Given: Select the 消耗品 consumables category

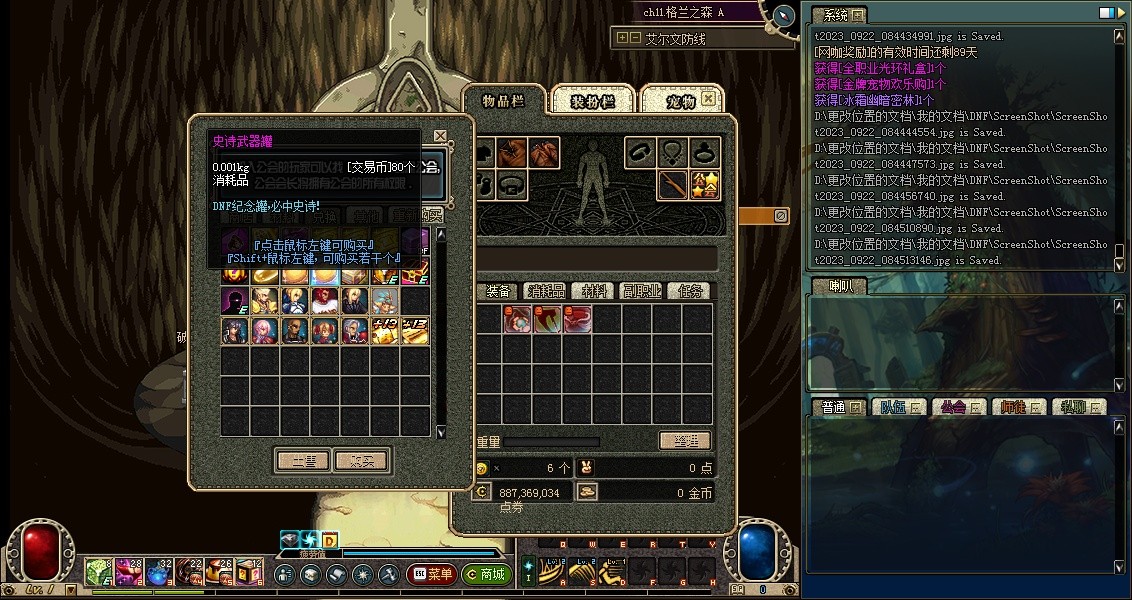Looking at the screenshot, I should click(545, 291).
